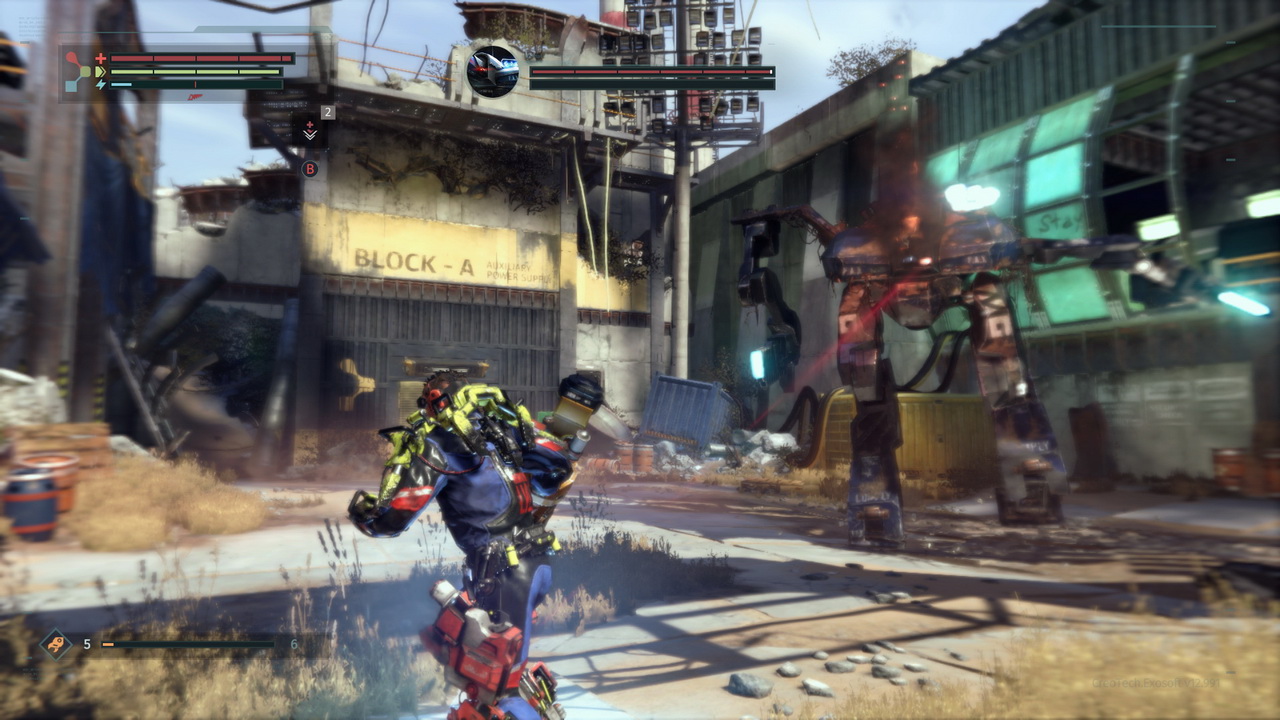Image resolution: width=1280 pixels, height=720 pixels.
Task: Click the enemy target portrait
Action: click(492, 72)
